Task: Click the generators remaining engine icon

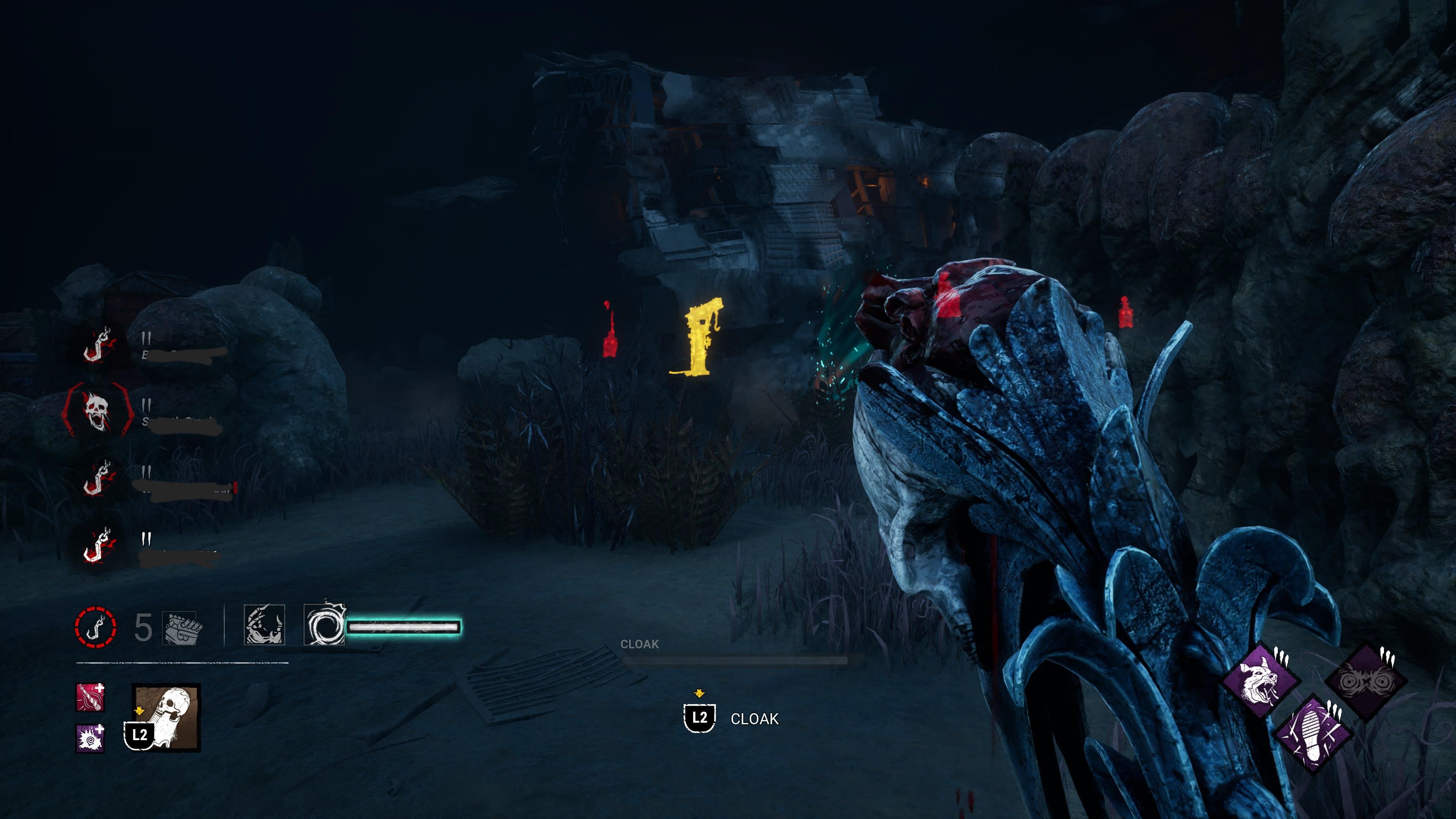Action: coord(182,628)
